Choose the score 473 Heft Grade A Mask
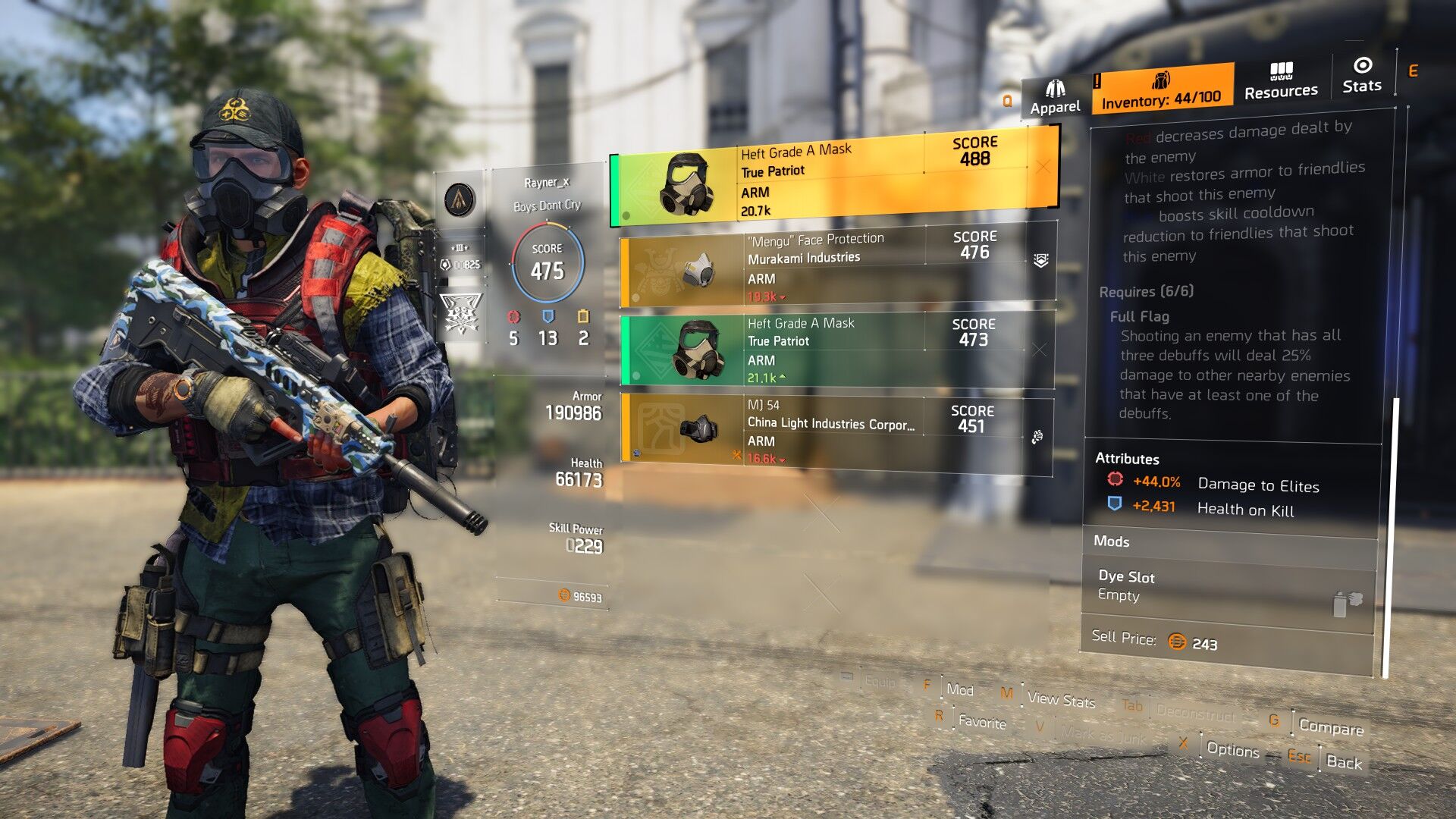1456x819 pixels. (836, 350)
